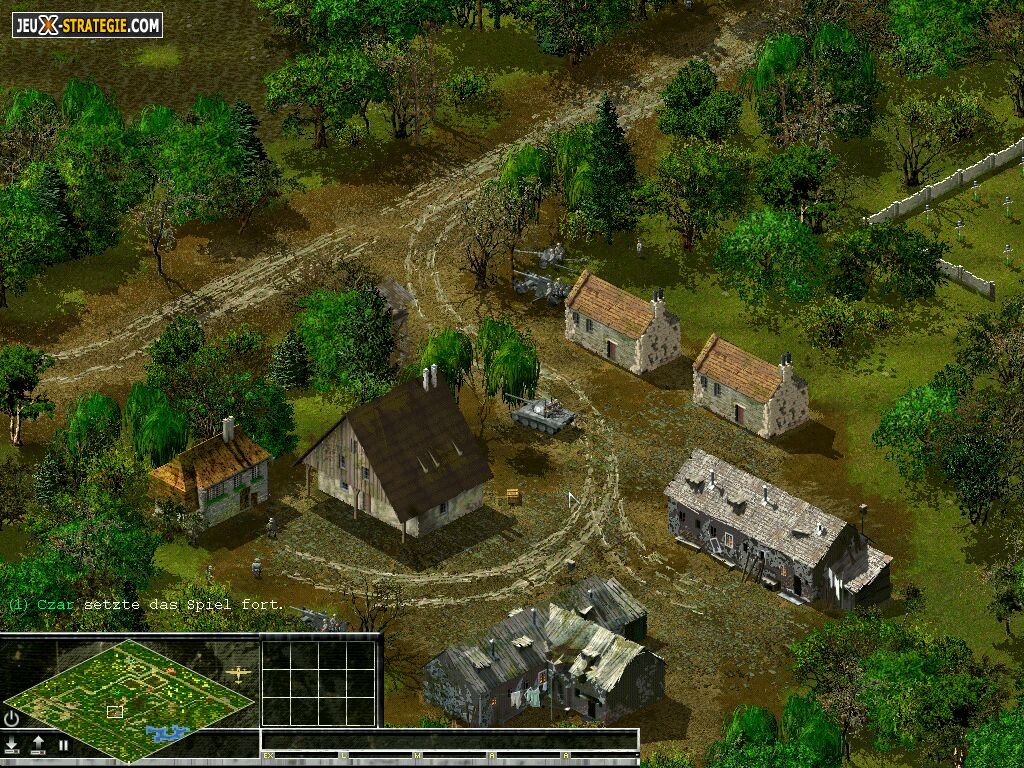
Task: Click the up arrow load icon
Action: (x=38, y=744)
